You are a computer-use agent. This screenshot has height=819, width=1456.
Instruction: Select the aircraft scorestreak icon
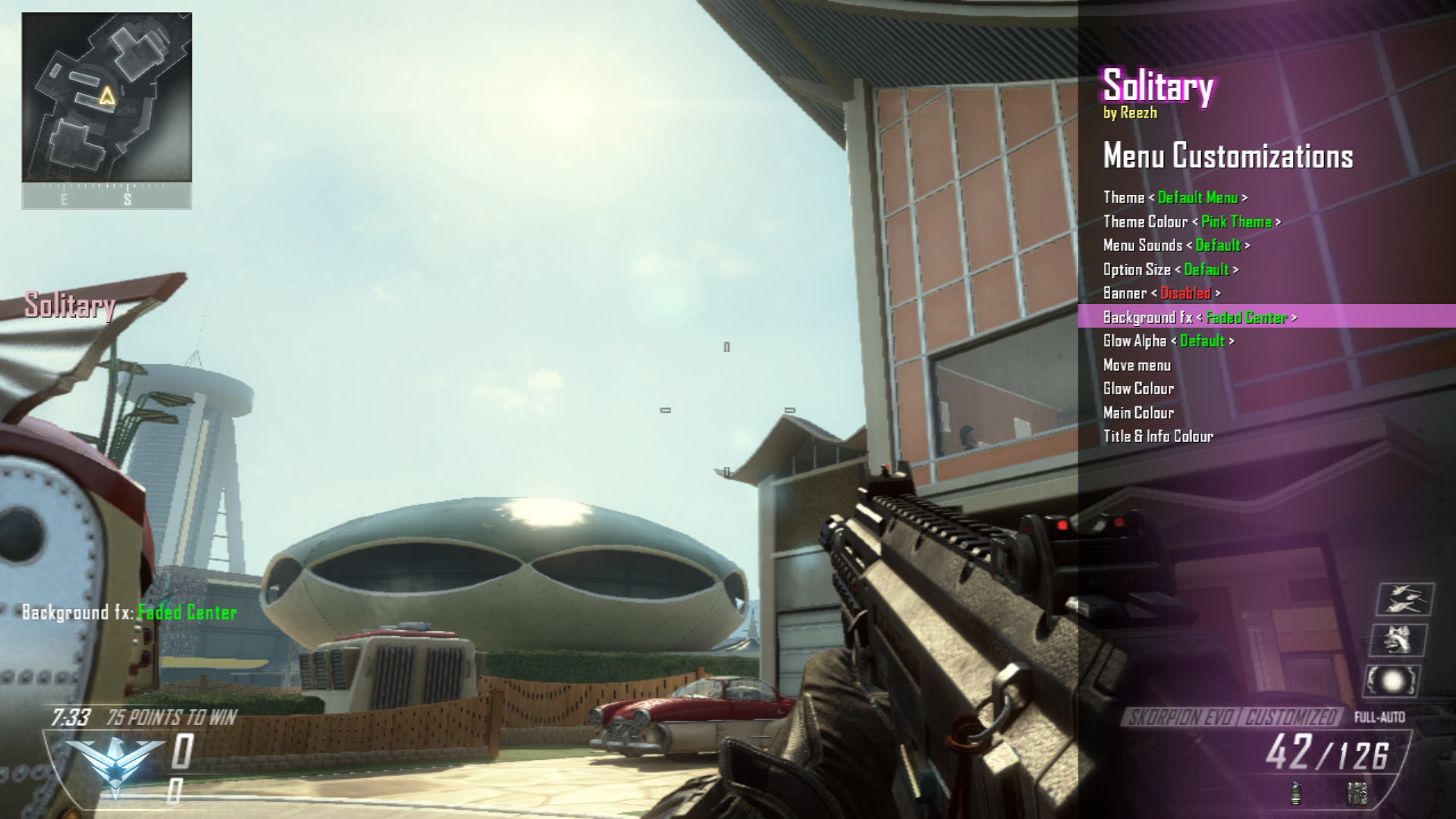click(x=1404, y=600)
